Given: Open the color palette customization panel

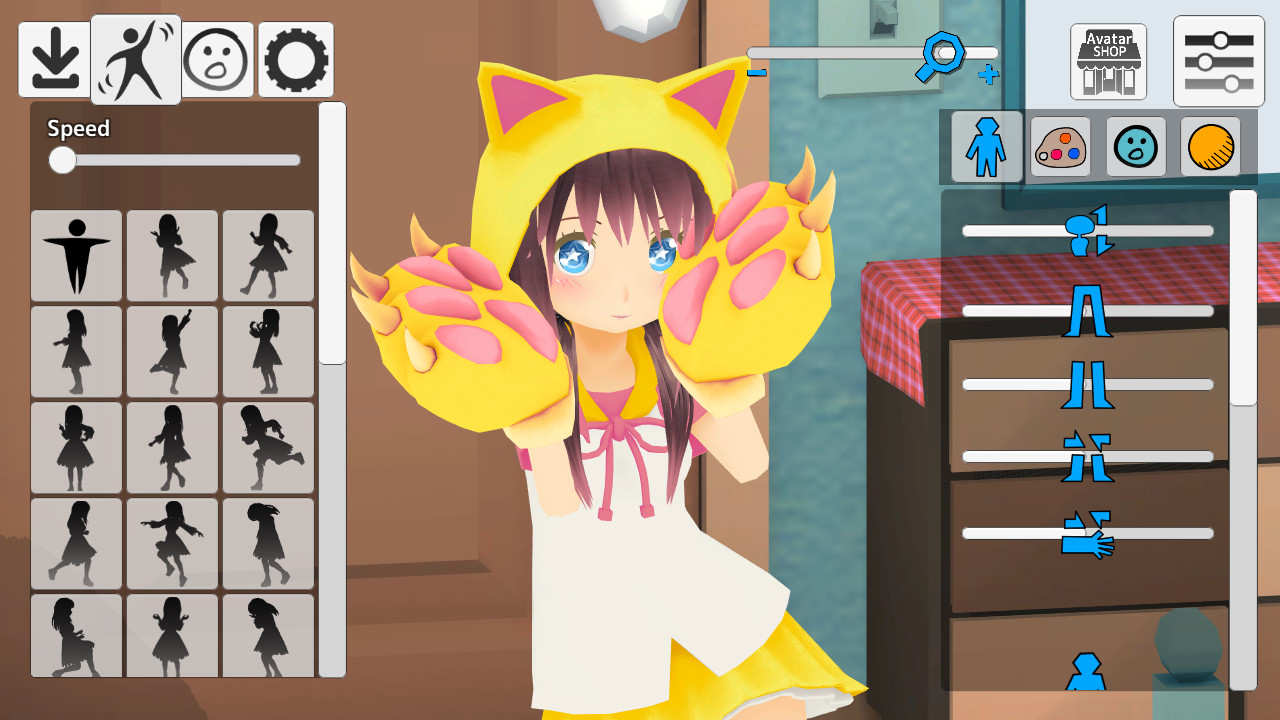Looking at the screenshot, I should pos(1060,146).
